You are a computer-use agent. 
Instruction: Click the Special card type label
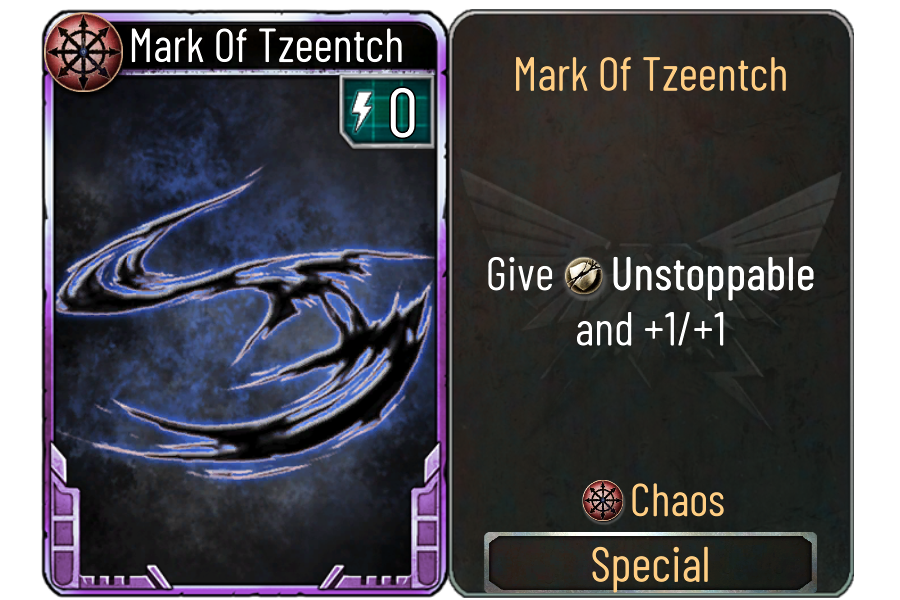(650, 565)
